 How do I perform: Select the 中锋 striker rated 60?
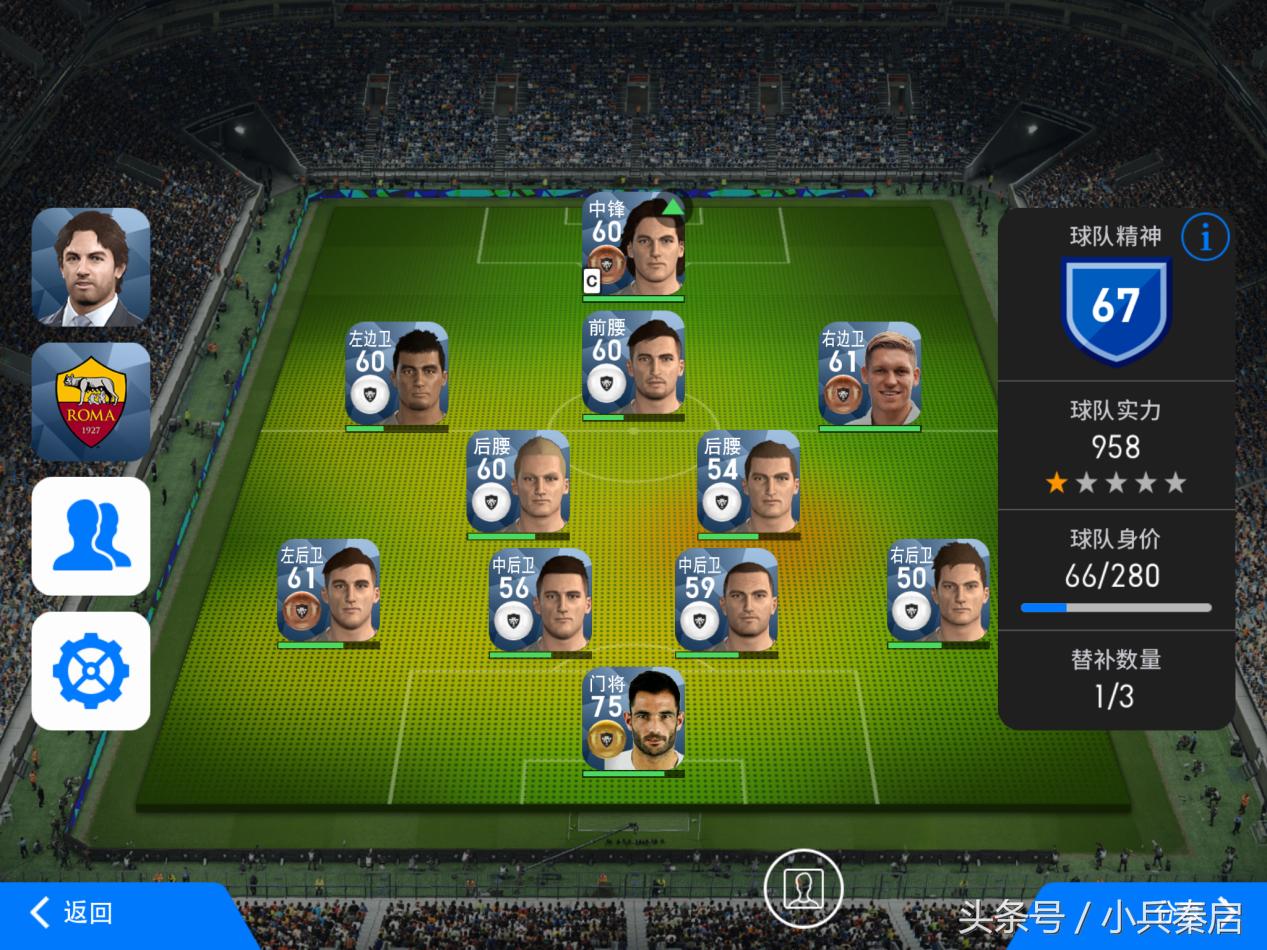634,246
